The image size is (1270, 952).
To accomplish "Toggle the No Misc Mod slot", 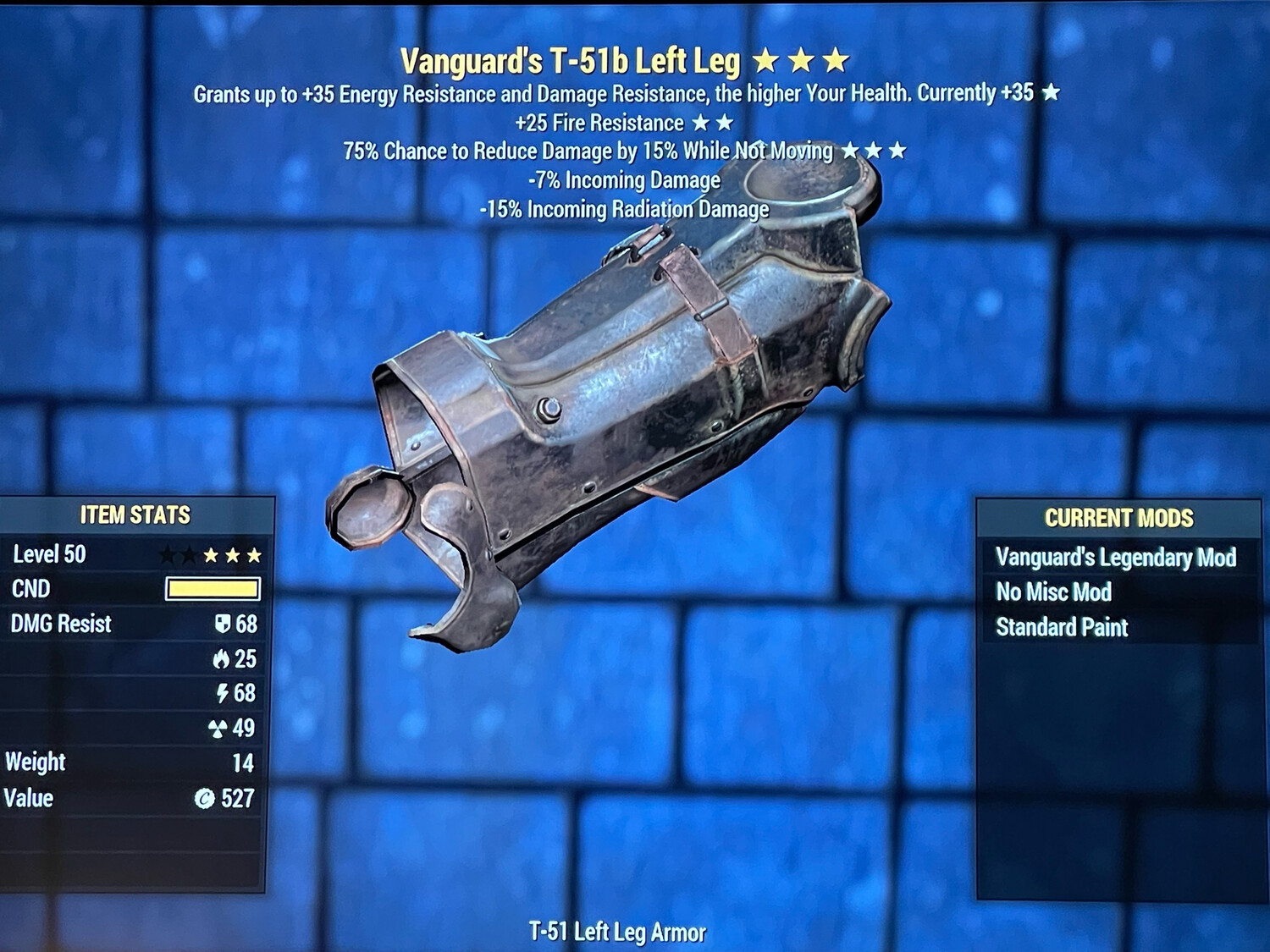I will click(1055, 592).
